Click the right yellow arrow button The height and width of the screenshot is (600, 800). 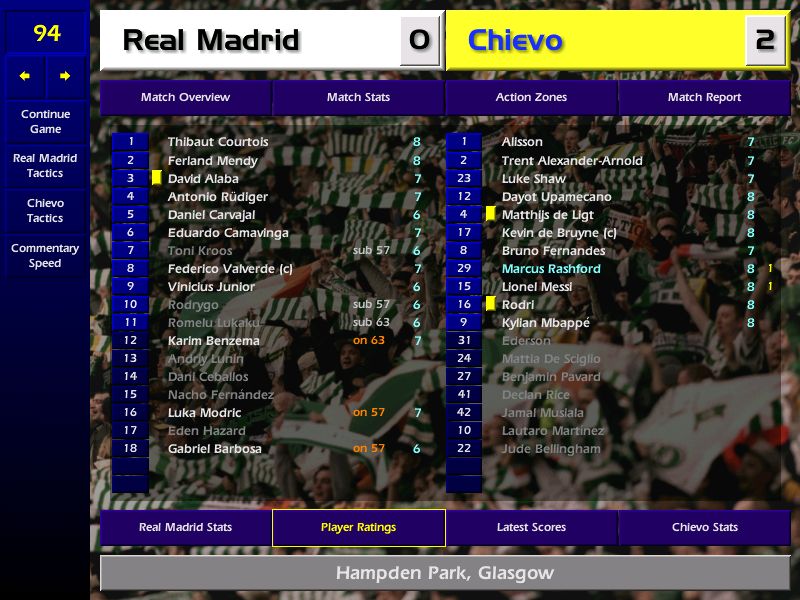[65, 76]
